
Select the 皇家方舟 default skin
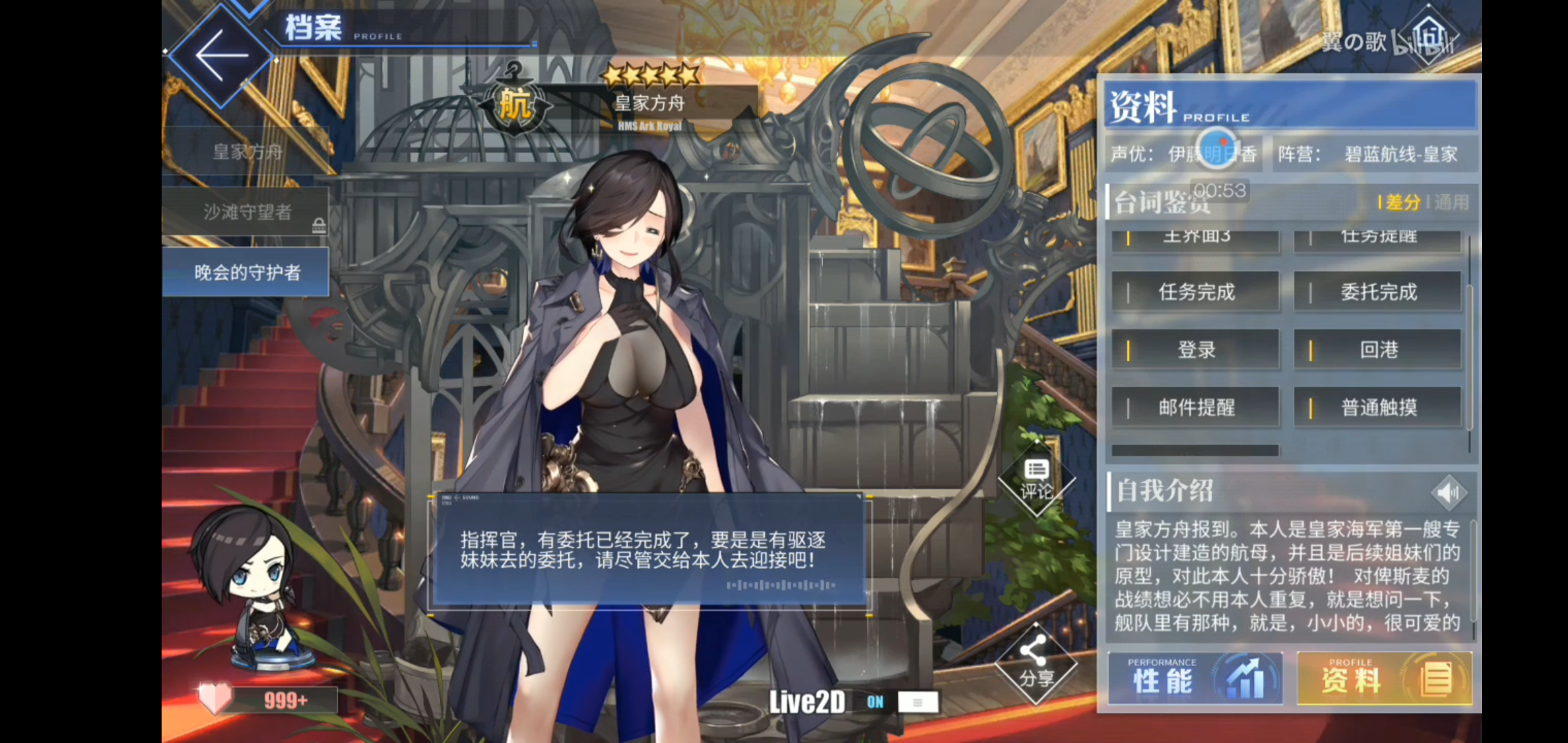[x=246, y=152]
